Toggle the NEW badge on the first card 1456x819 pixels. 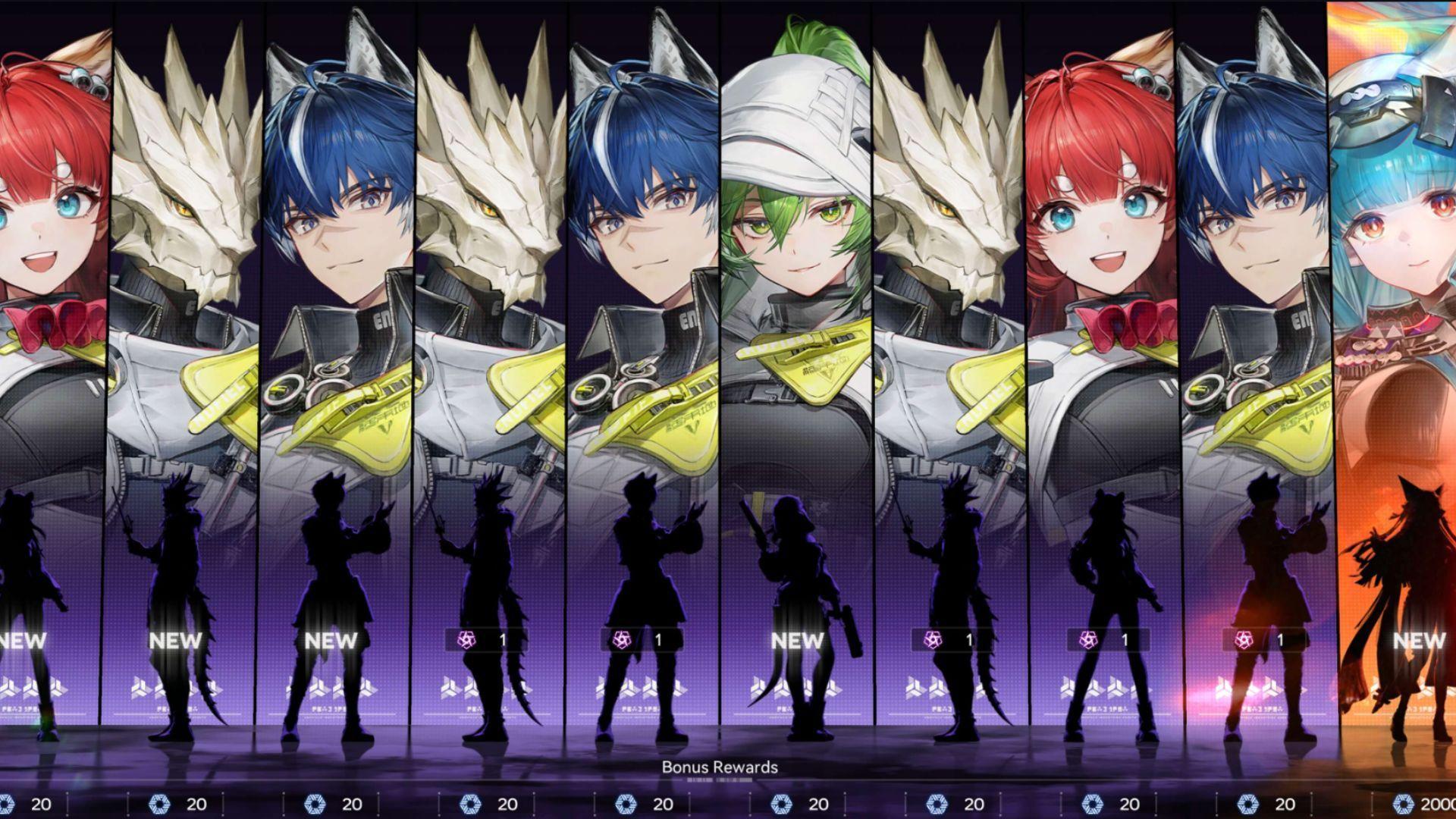[x=19, y=641]
